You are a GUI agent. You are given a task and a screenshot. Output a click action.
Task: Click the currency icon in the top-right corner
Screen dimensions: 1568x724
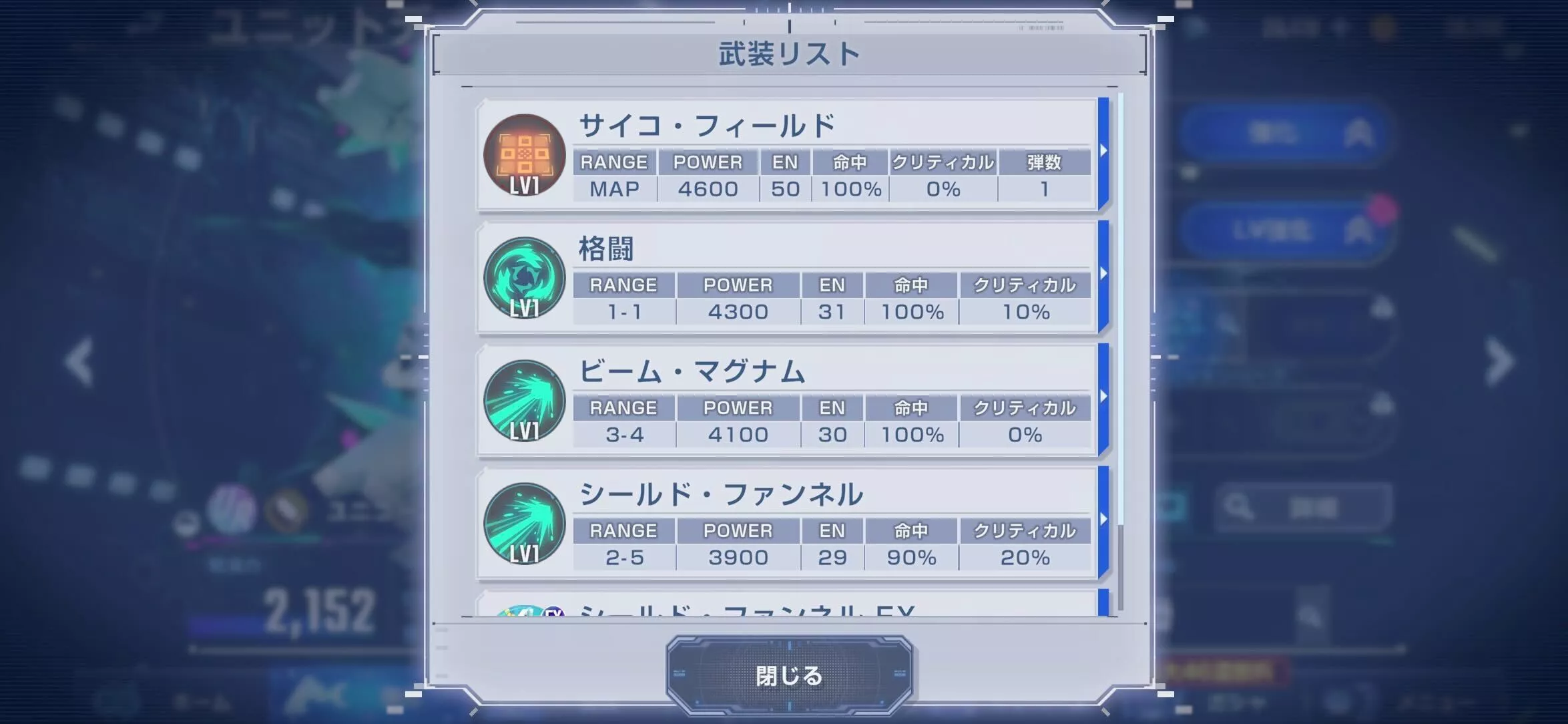pos(1382,28)
